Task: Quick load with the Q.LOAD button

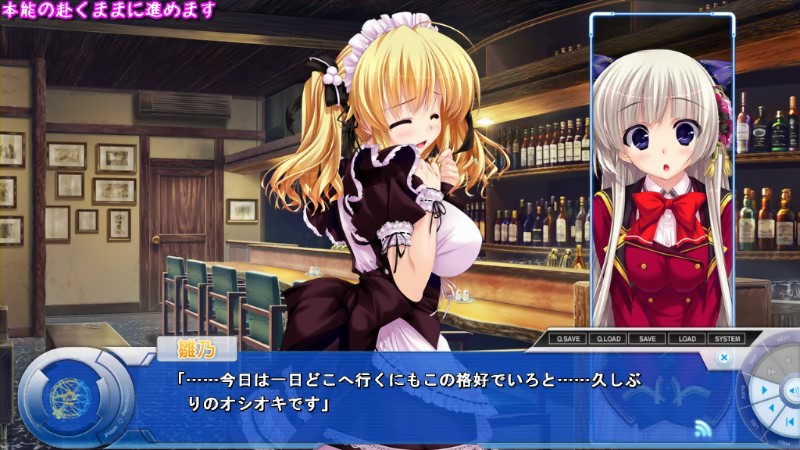Action: (x=607, y=339)
